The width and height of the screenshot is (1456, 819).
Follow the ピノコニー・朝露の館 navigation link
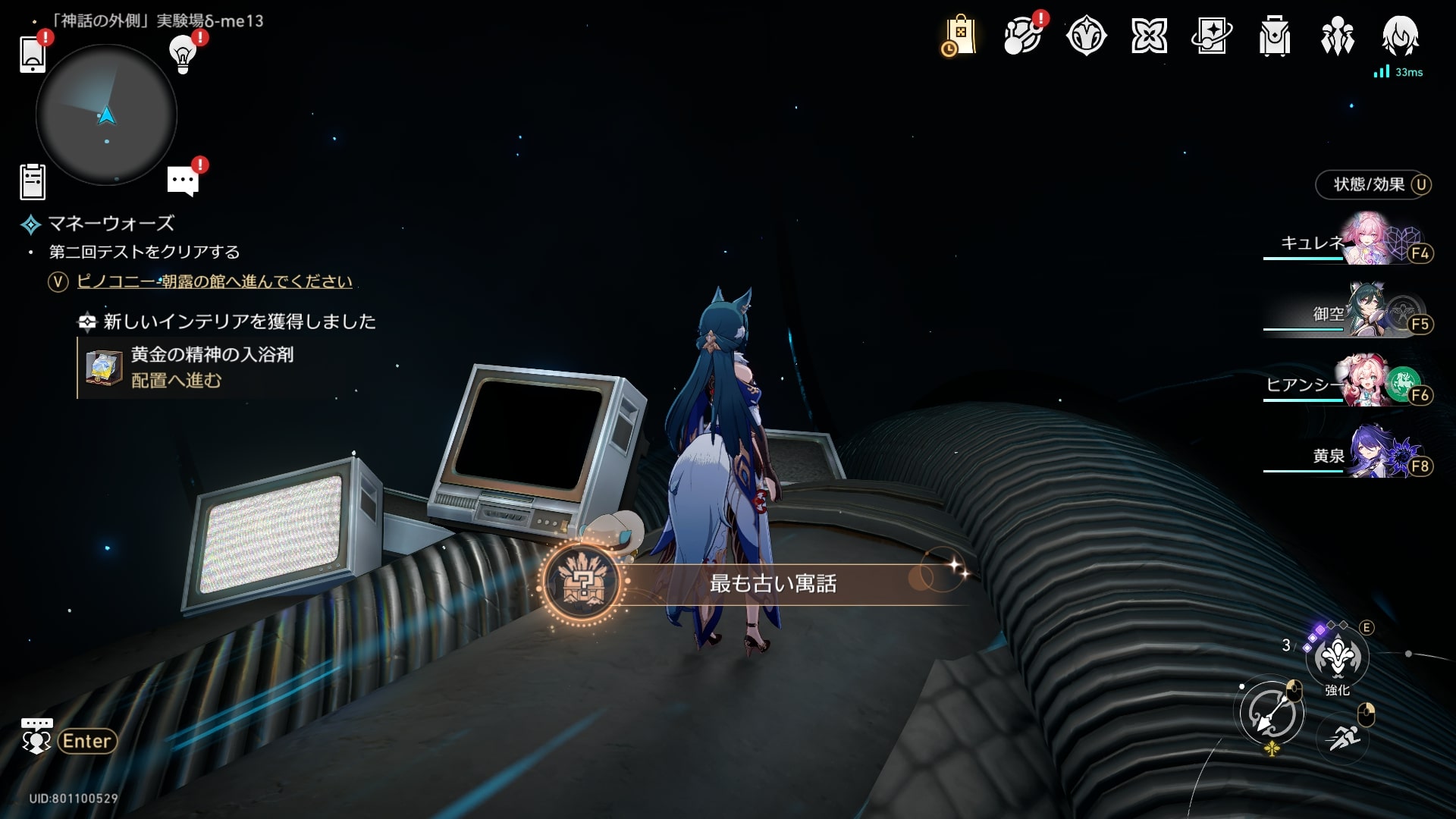[x=215, y=281]
